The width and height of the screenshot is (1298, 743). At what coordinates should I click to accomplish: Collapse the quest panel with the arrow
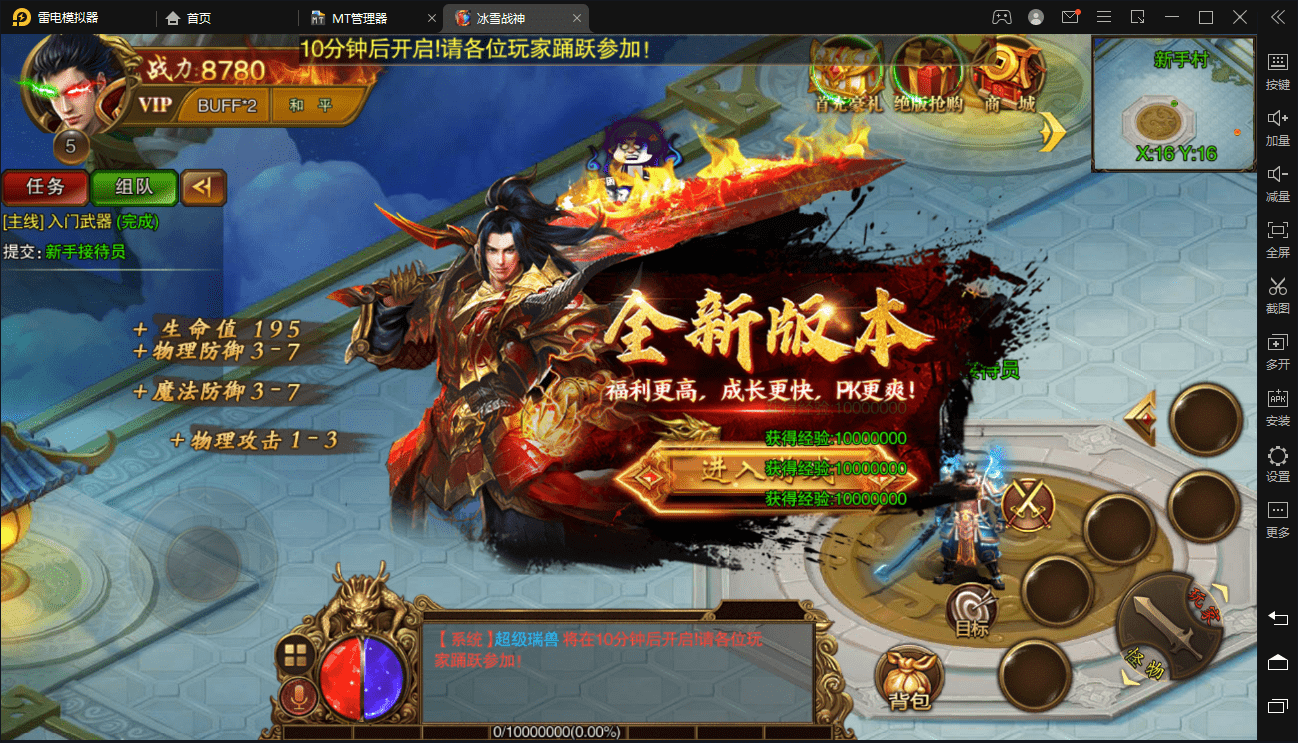point(203,187)
